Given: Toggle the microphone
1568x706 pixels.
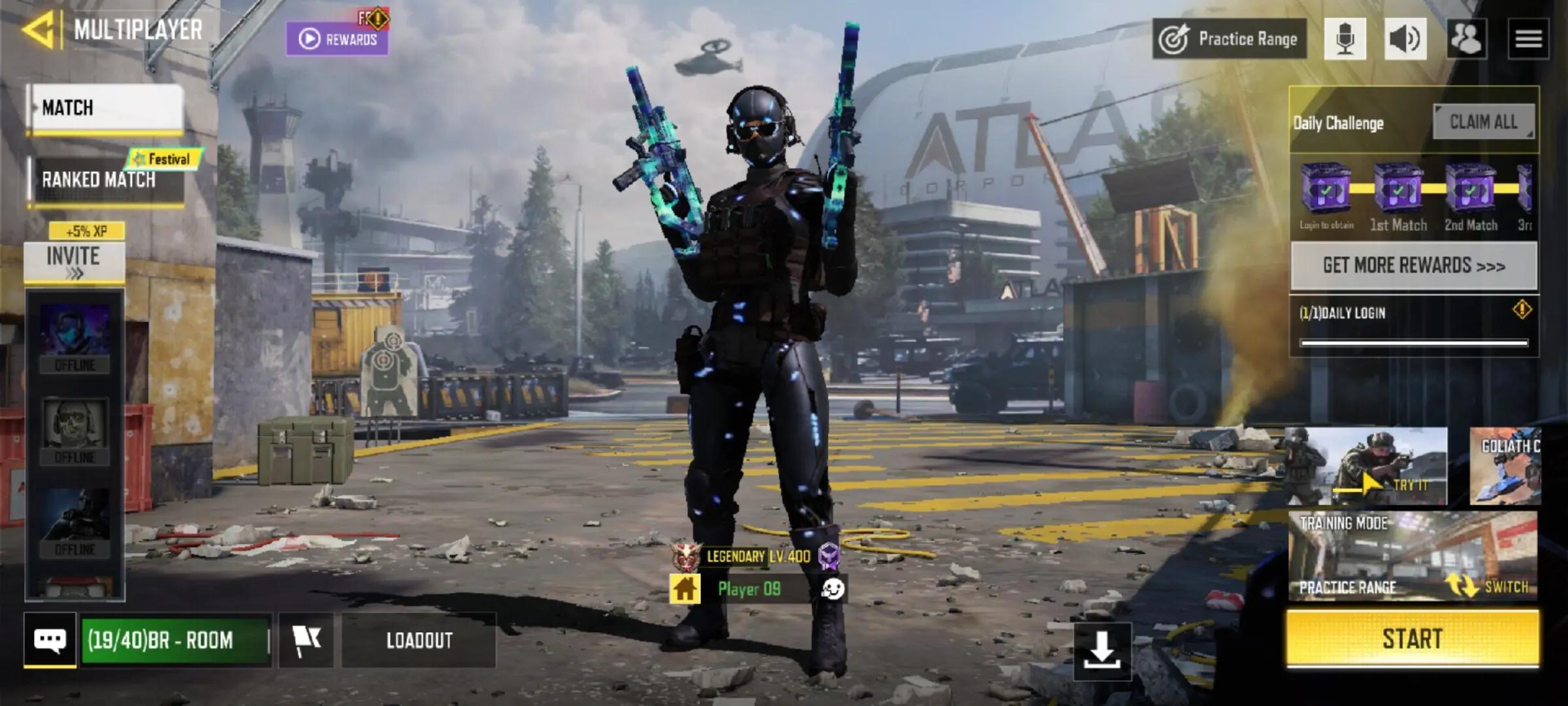Looking at the screenshot, I should click(x=1345, y=39).
